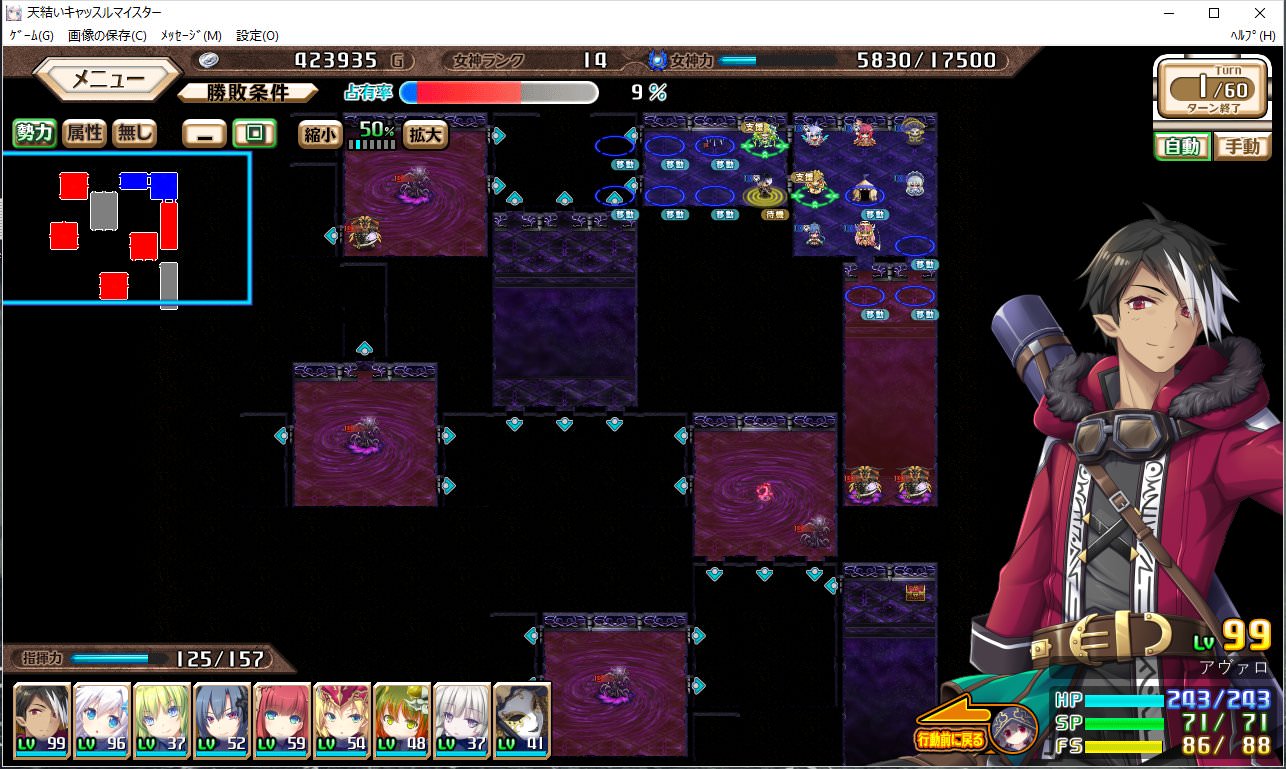1286x769 pixels.
Task: Click the minimap overview panel
Action: (x=125, y=227)
